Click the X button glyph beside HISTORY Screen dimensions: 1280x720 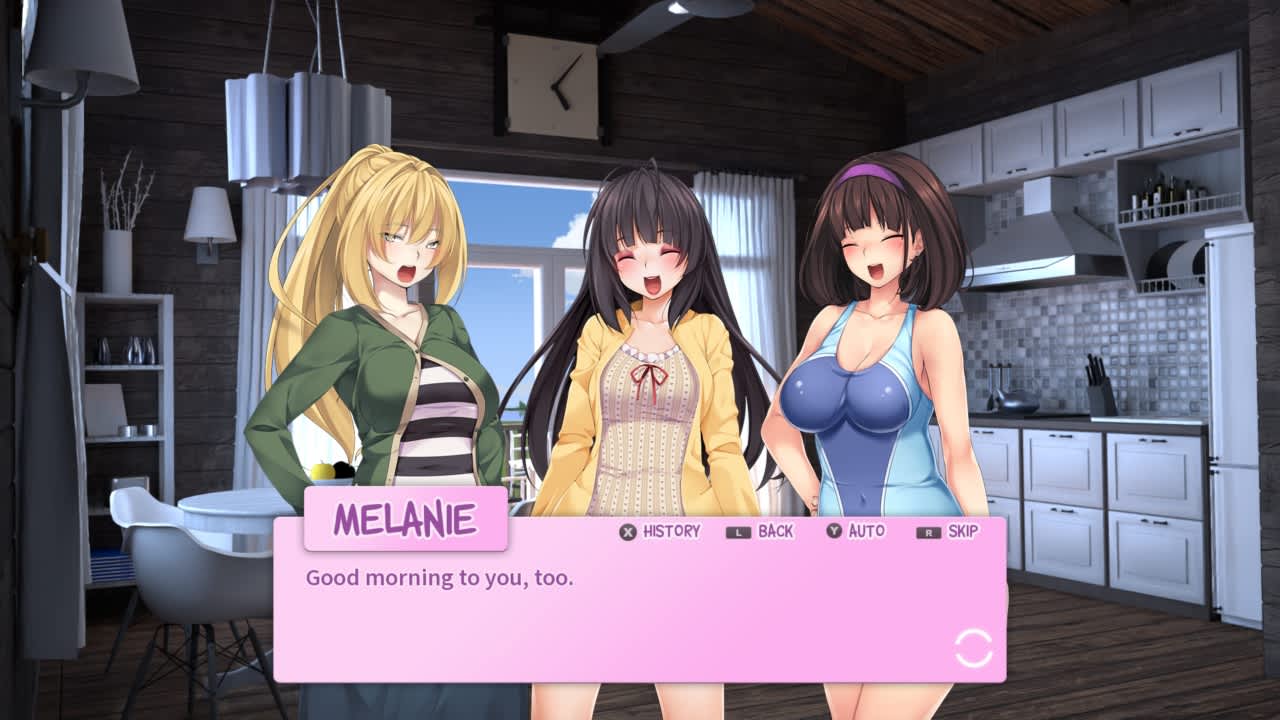pos(625,532)
